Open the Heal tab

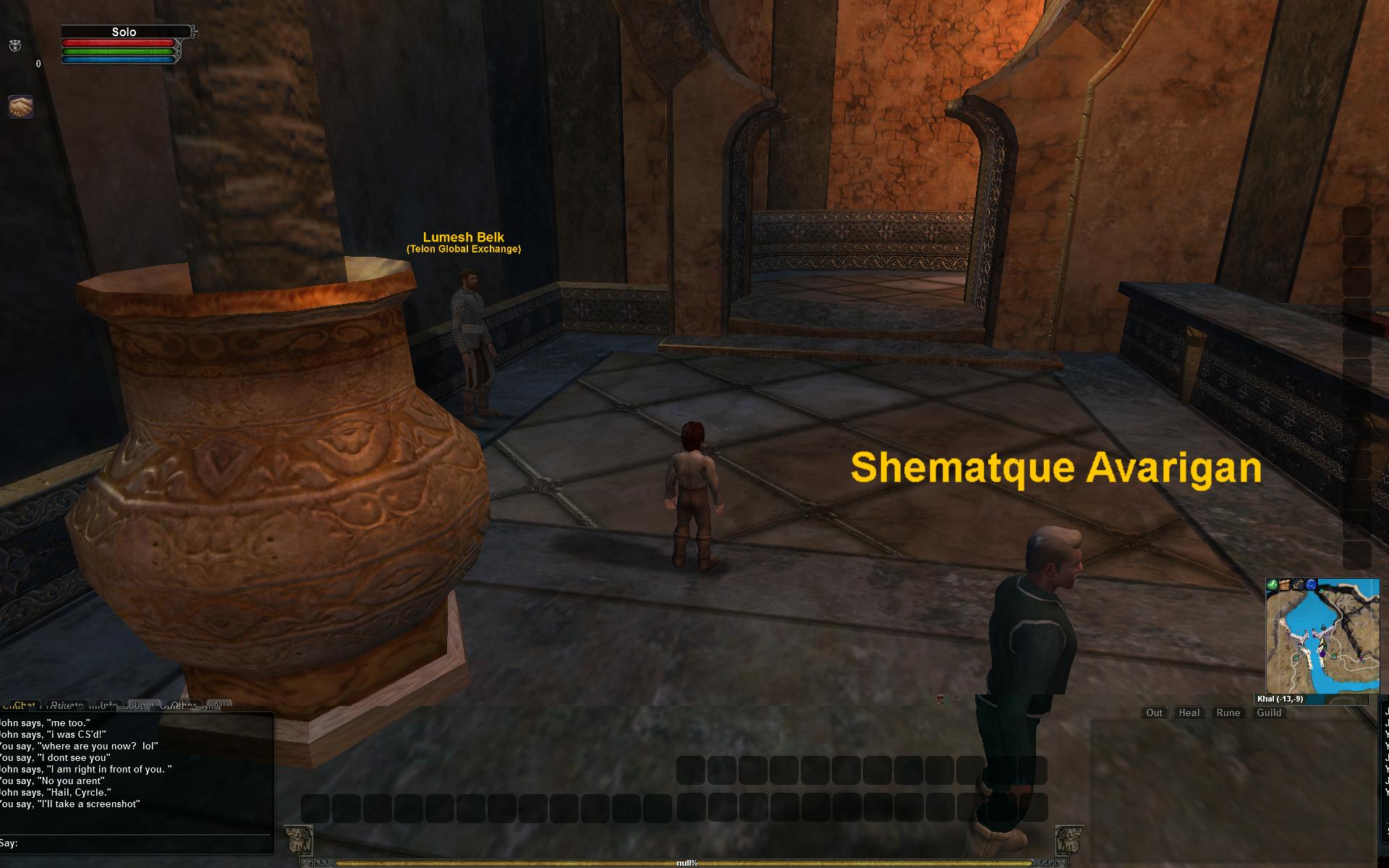pyautogui.click(x=1189, y=712)
